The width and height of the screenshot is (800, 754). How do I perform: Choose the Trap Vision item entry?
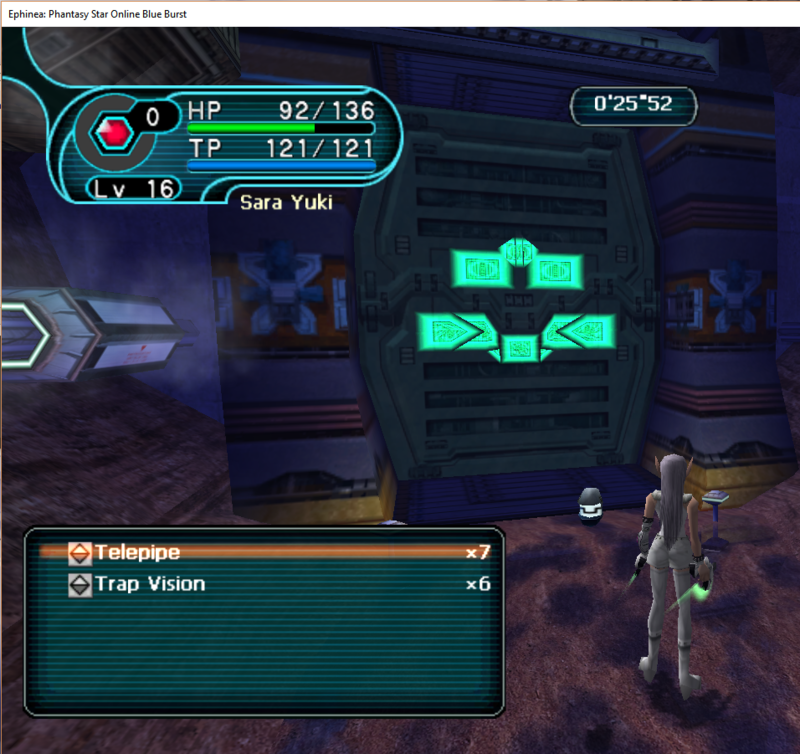[150, 584]
